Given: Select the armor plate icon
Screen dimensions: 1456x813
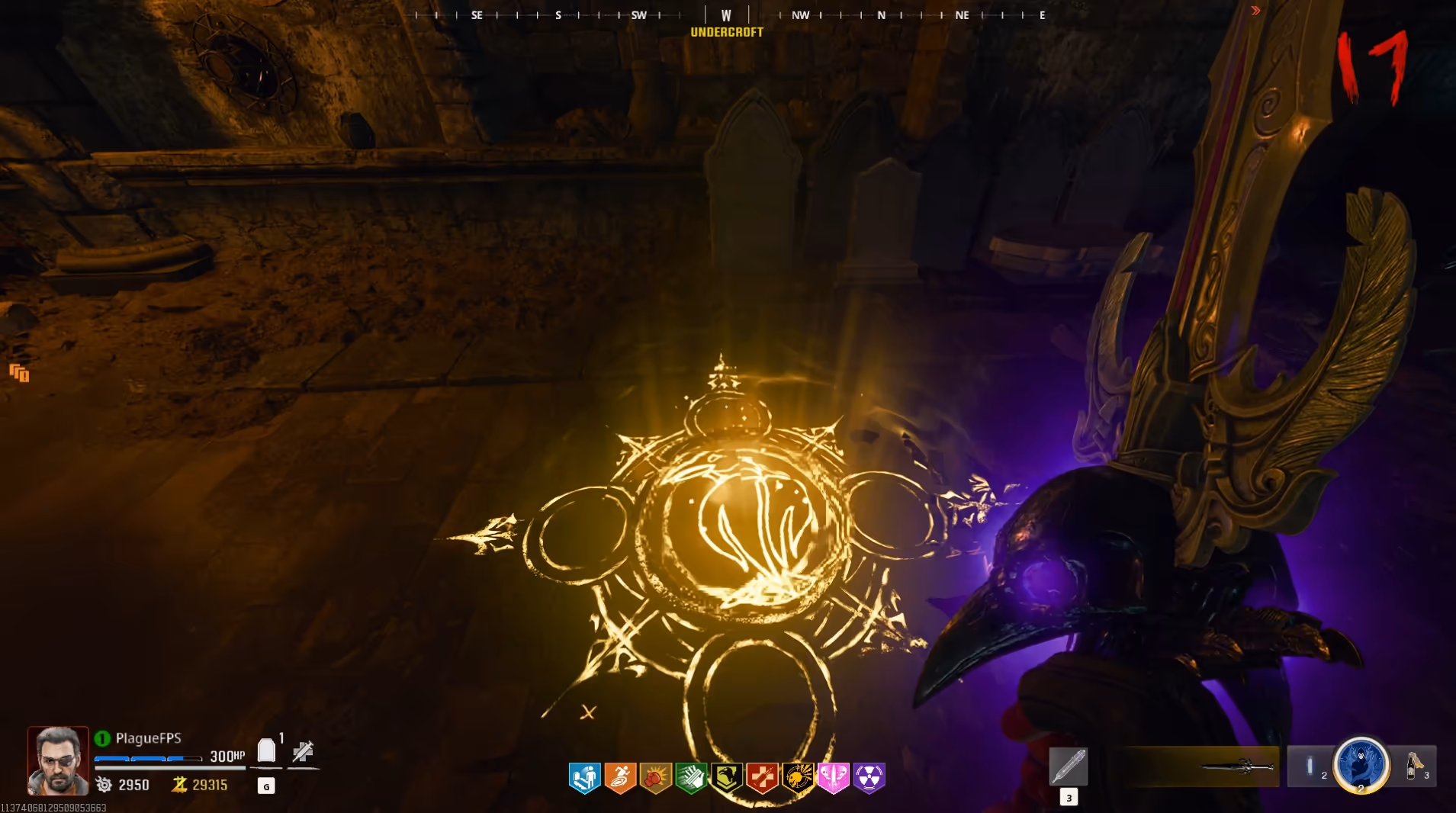Looking at the screenshot, I should [266, 751].
